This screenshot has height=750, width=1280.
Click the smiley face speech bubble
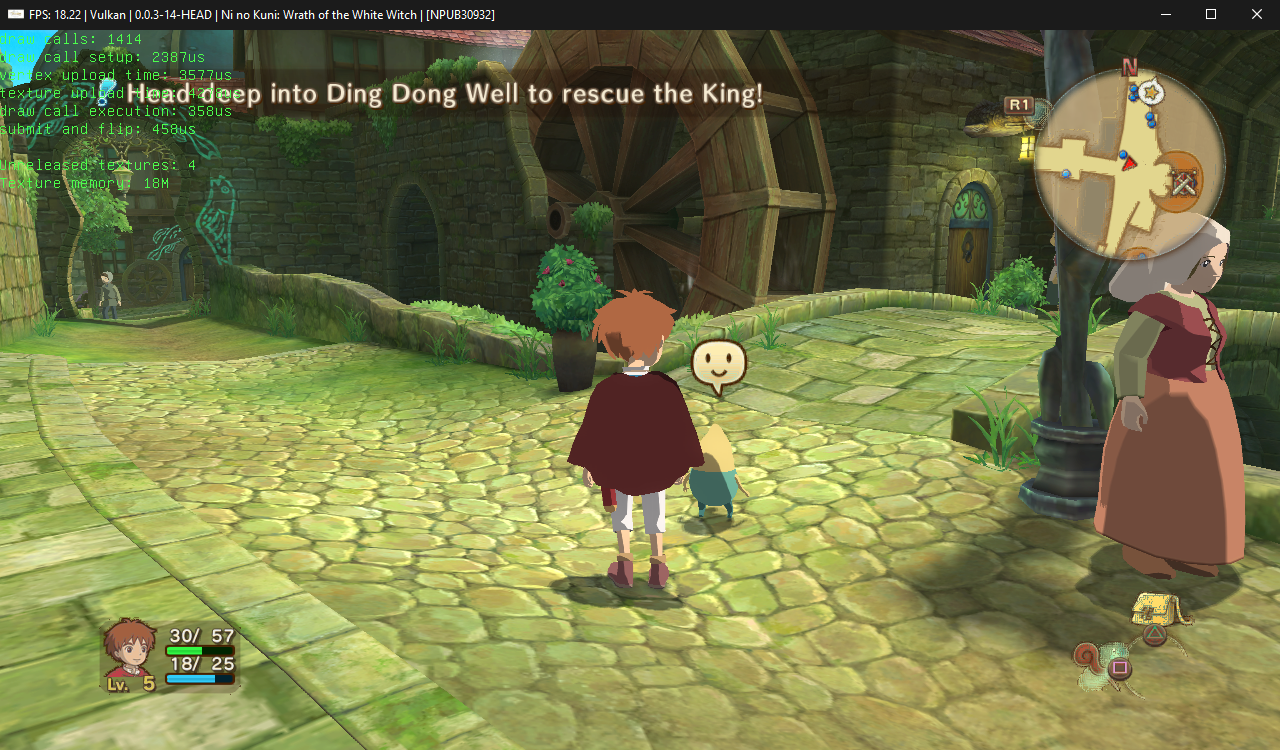pyautogui.click(x=719, y=365)
